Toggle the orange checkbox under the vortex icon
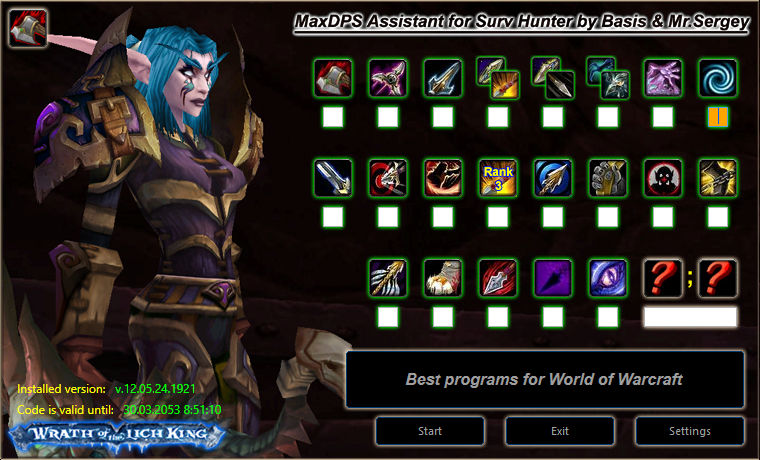 point(717,118)
